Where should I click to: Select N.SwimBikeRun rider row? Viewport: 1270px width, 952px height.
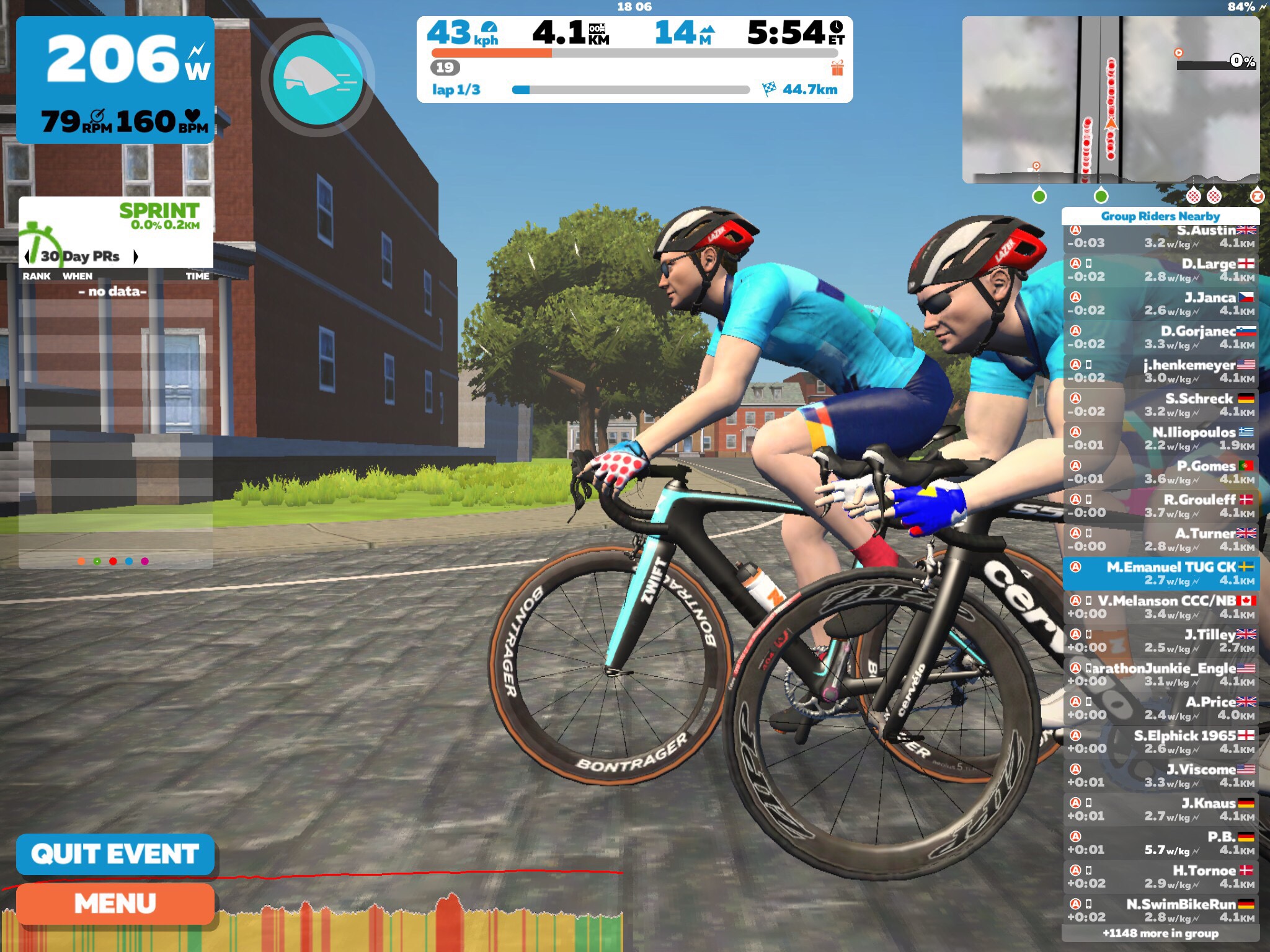click(1160, 910)
